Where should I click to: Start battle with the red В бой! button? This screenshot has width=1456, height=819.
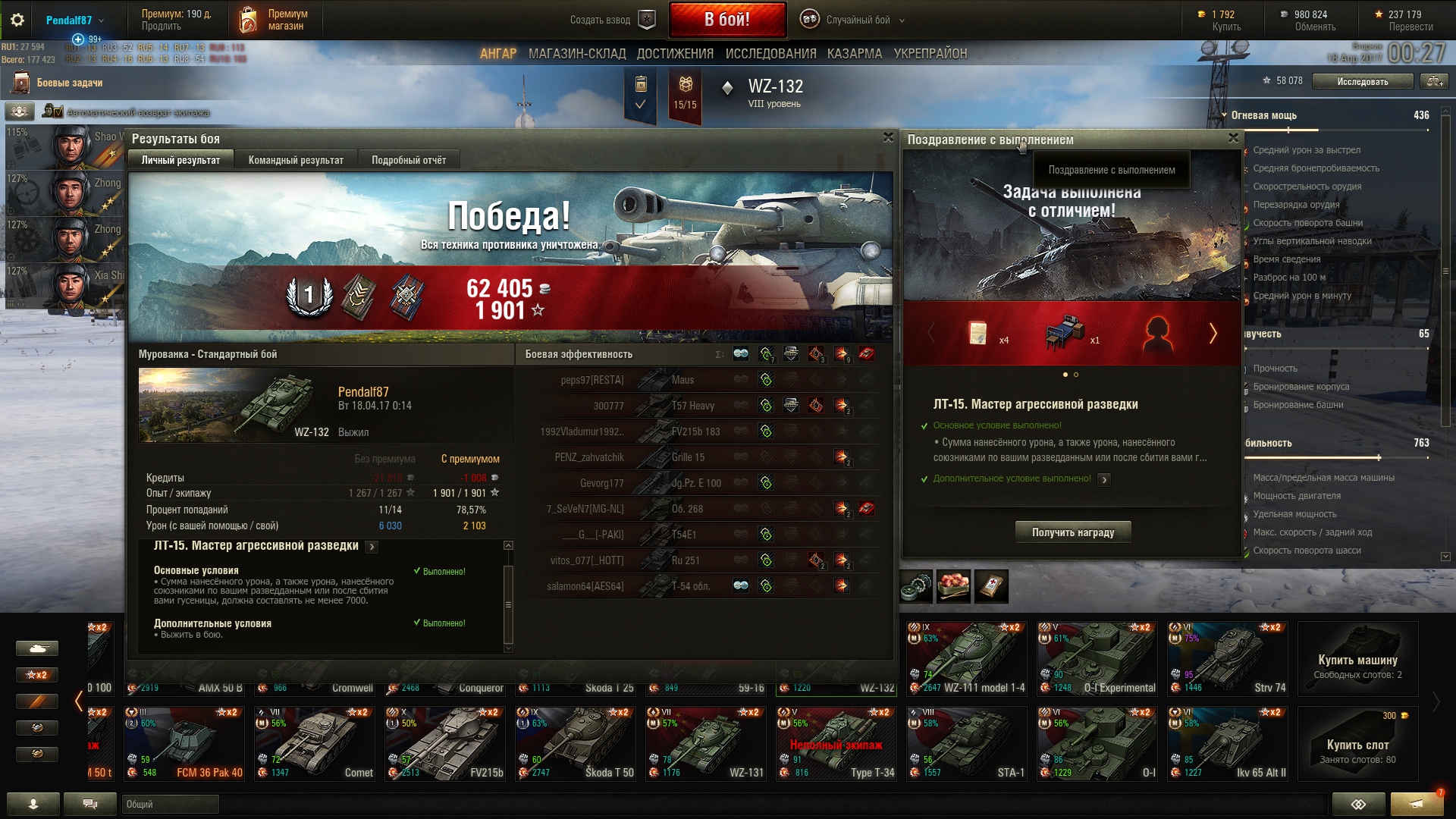coord(726,20)
